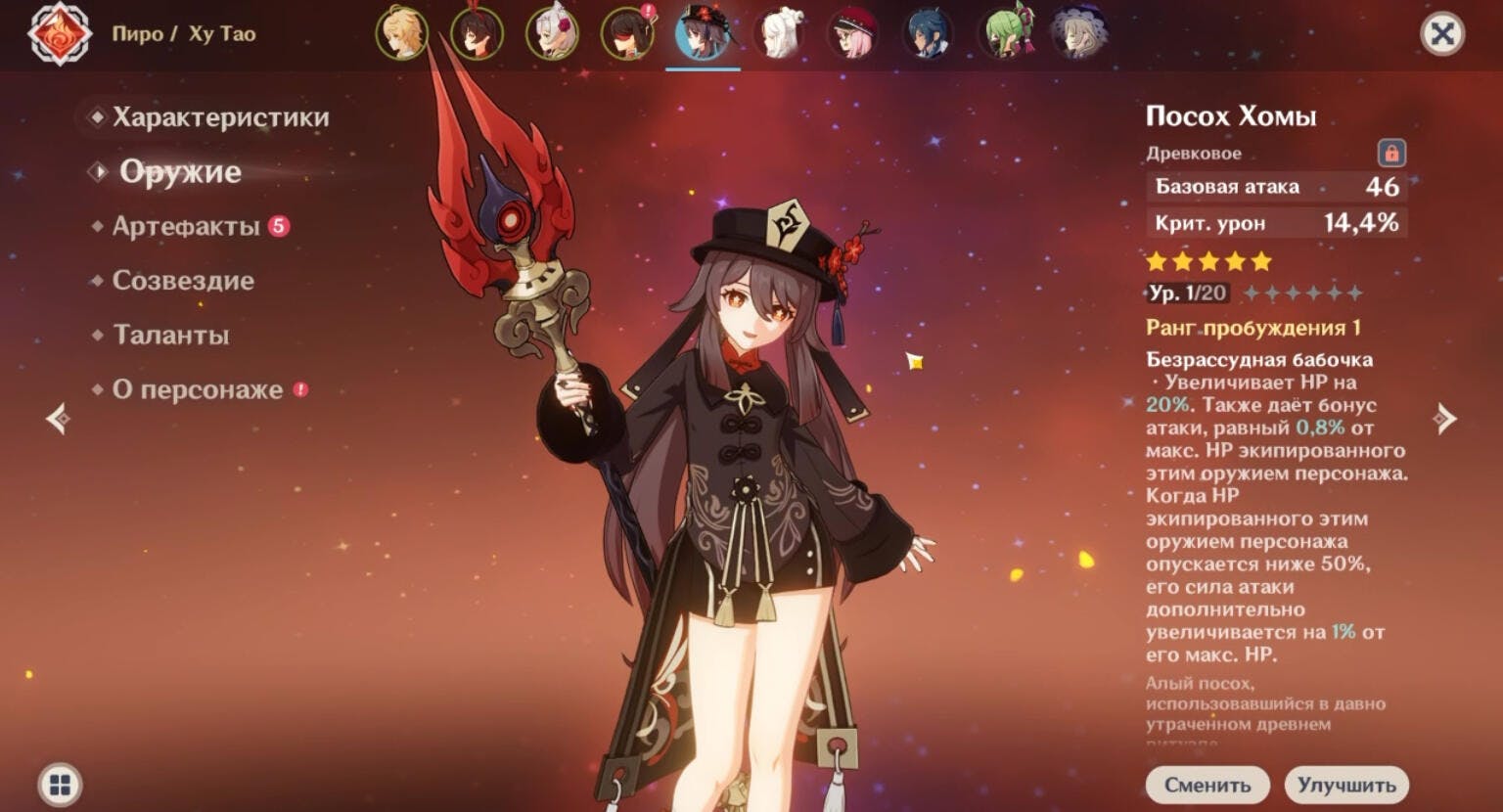Open the О персонаже entry
This screenshot has height=812, width=1503.
[198, 389]
